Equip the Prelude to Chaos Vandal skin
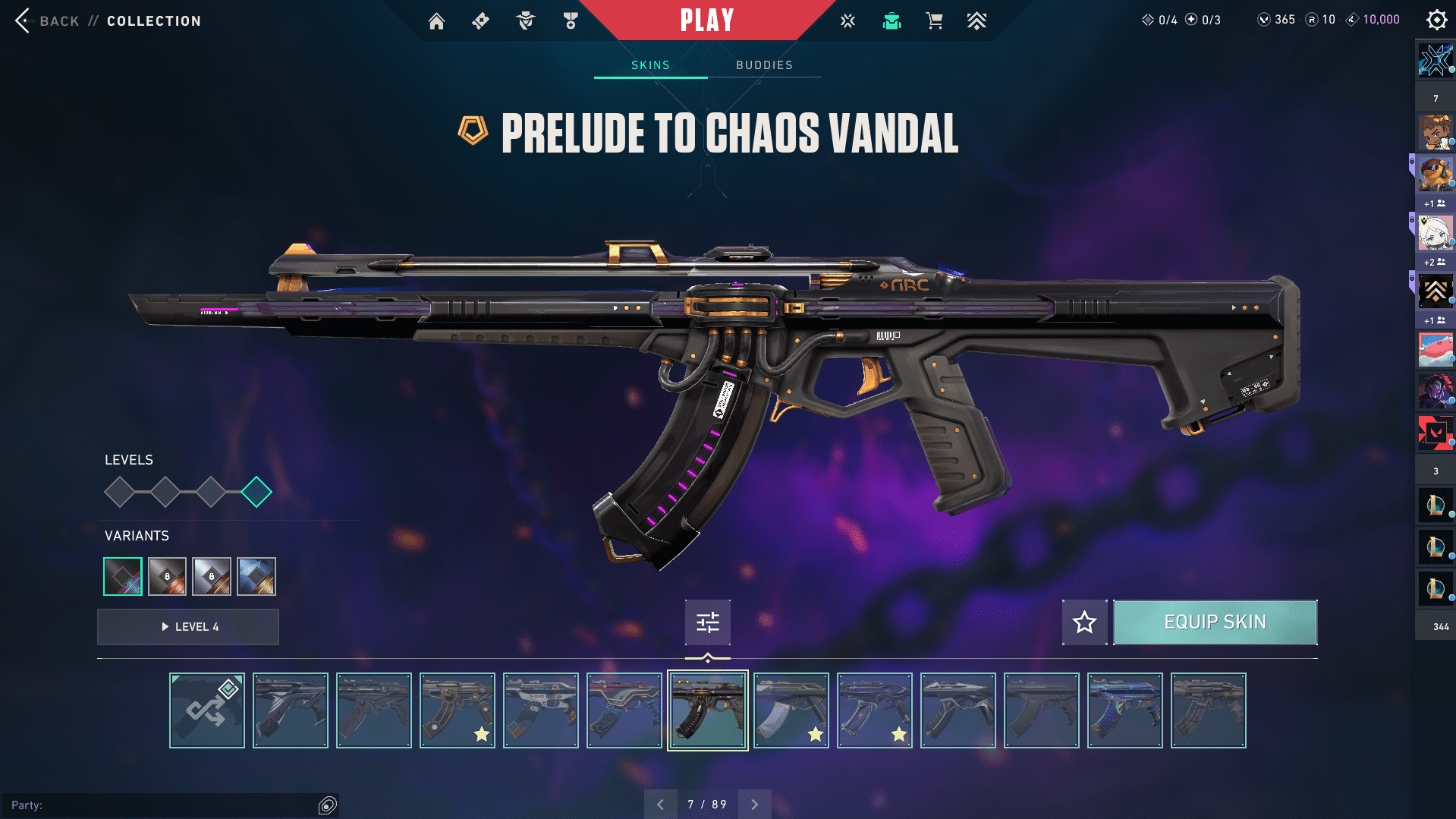The width and height of the screenshot is (1456, 819). click(1215, 622)
